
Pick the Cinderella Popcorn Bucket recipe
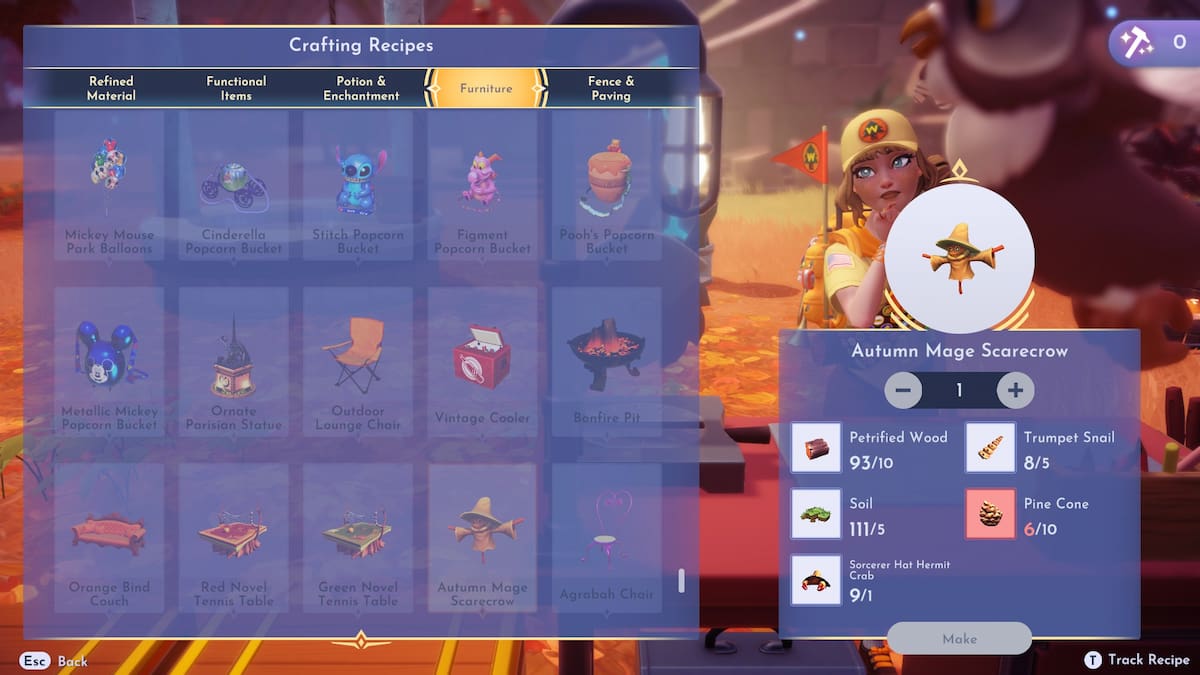coord(234,185)
